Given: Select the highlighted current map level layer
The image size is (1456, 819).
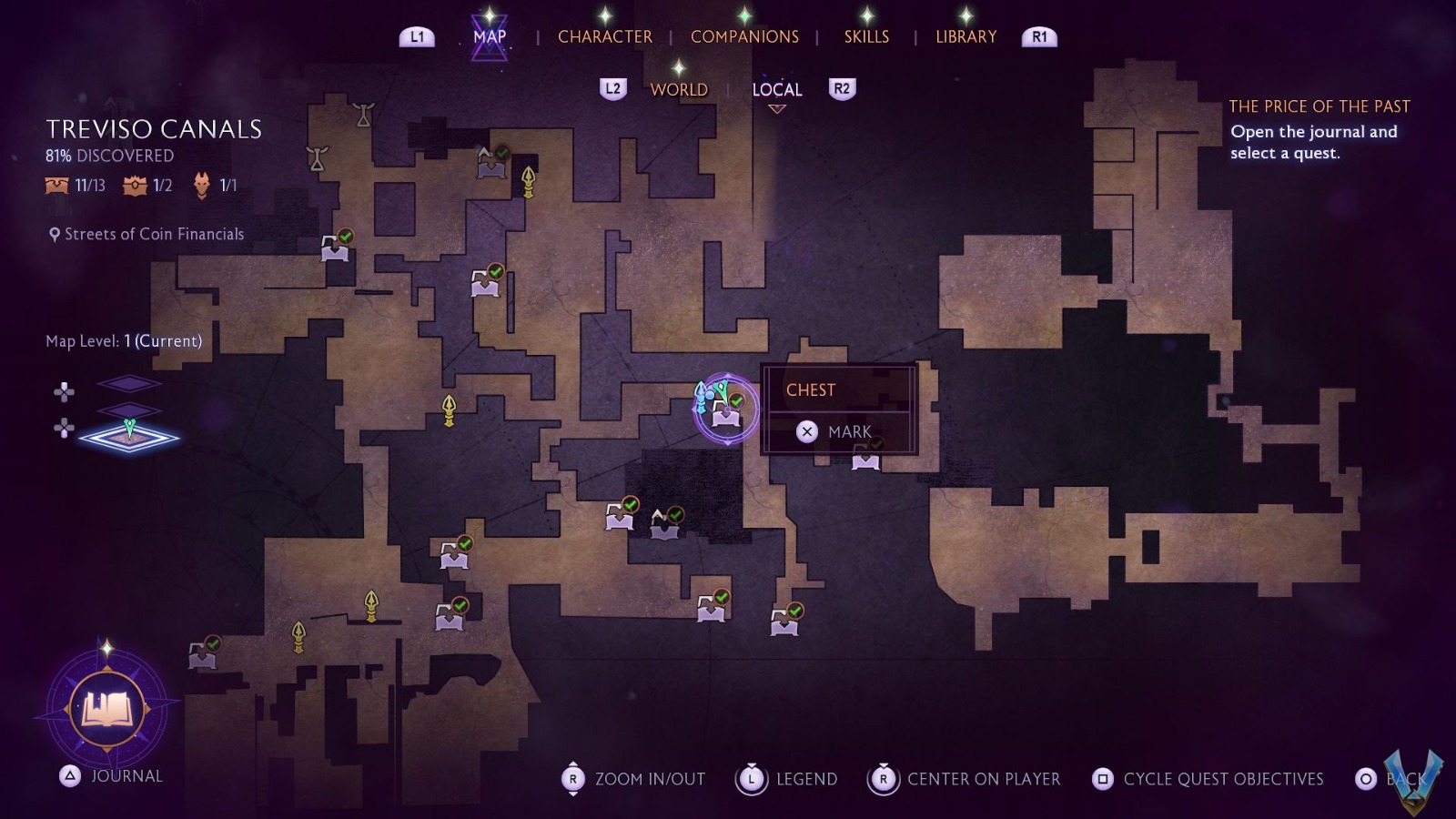Looking at the screenshot, I should (x=129, y=437).
